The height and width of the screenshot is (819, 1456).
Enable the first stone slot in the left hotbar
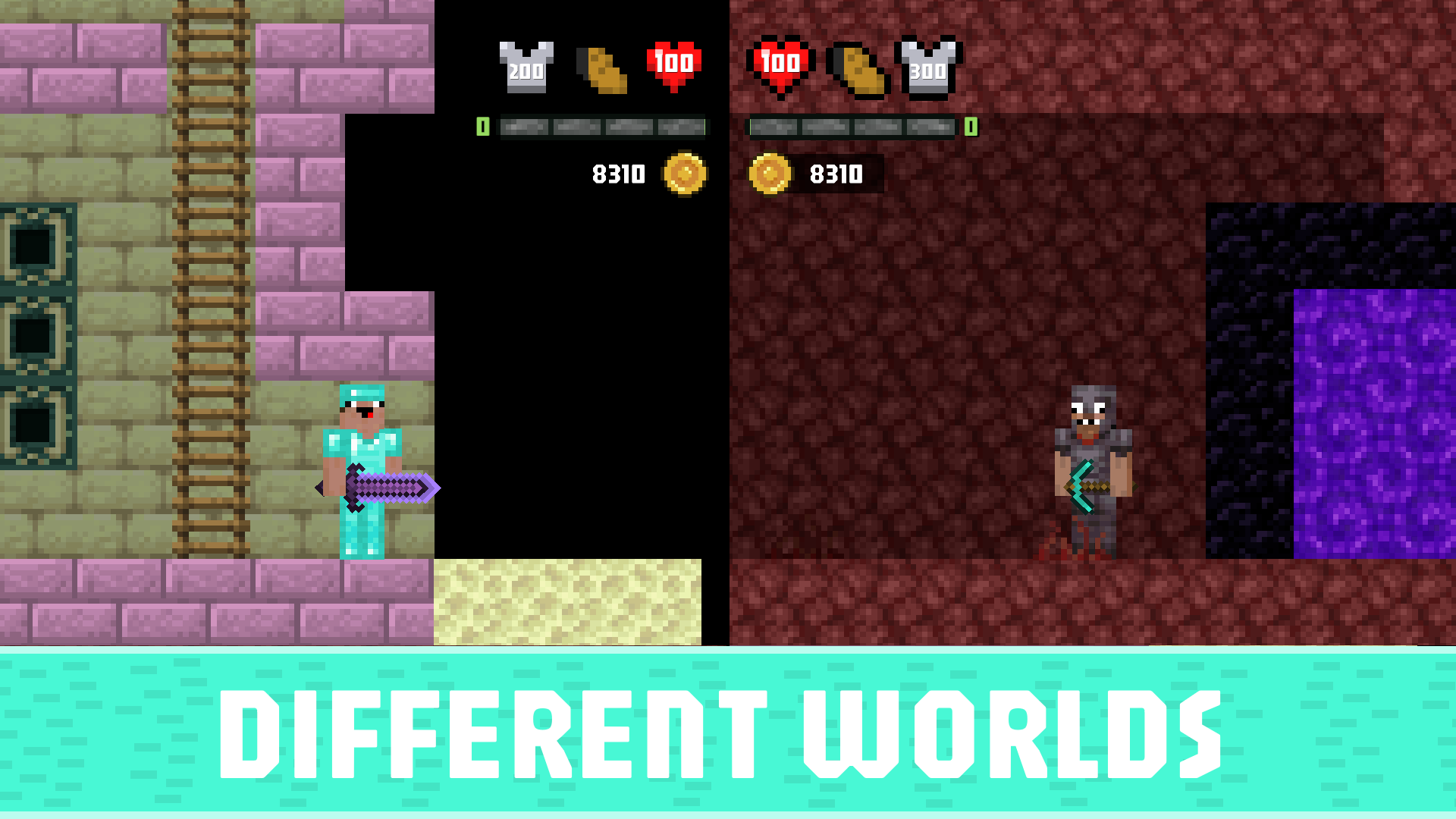click(523, 127)
